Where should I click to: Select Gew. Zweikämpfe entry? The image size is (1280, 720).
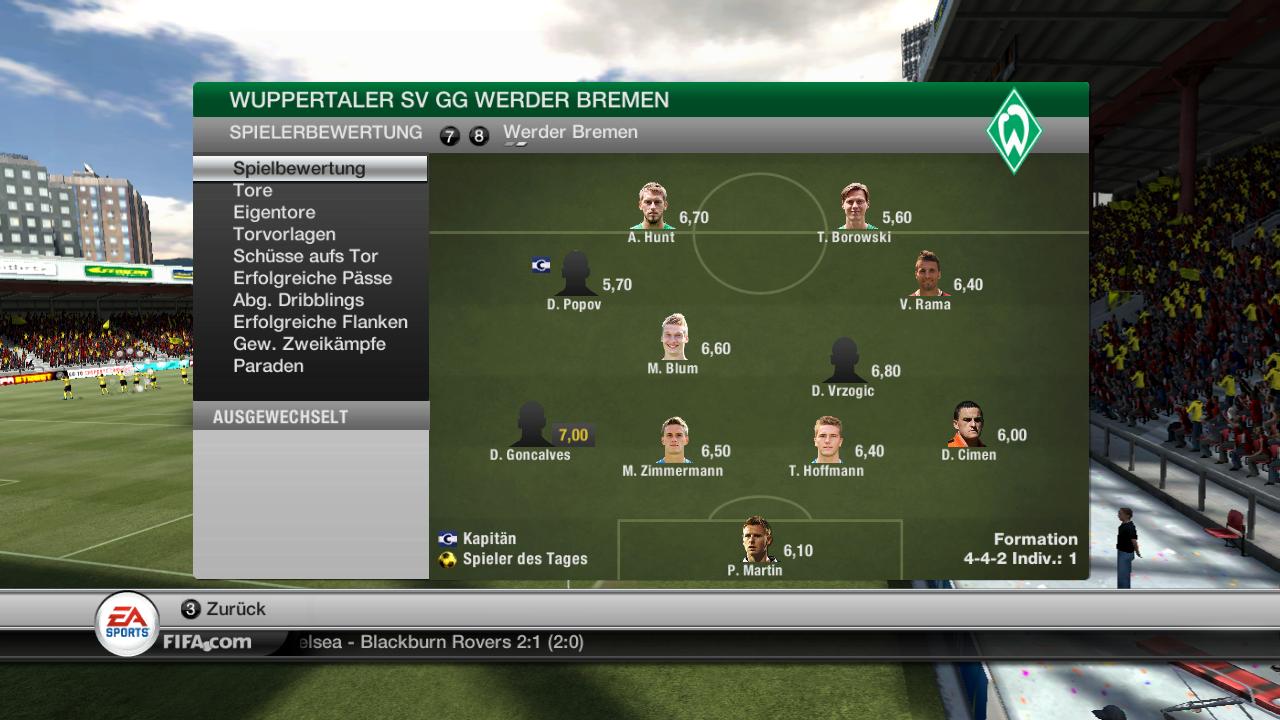309,344
